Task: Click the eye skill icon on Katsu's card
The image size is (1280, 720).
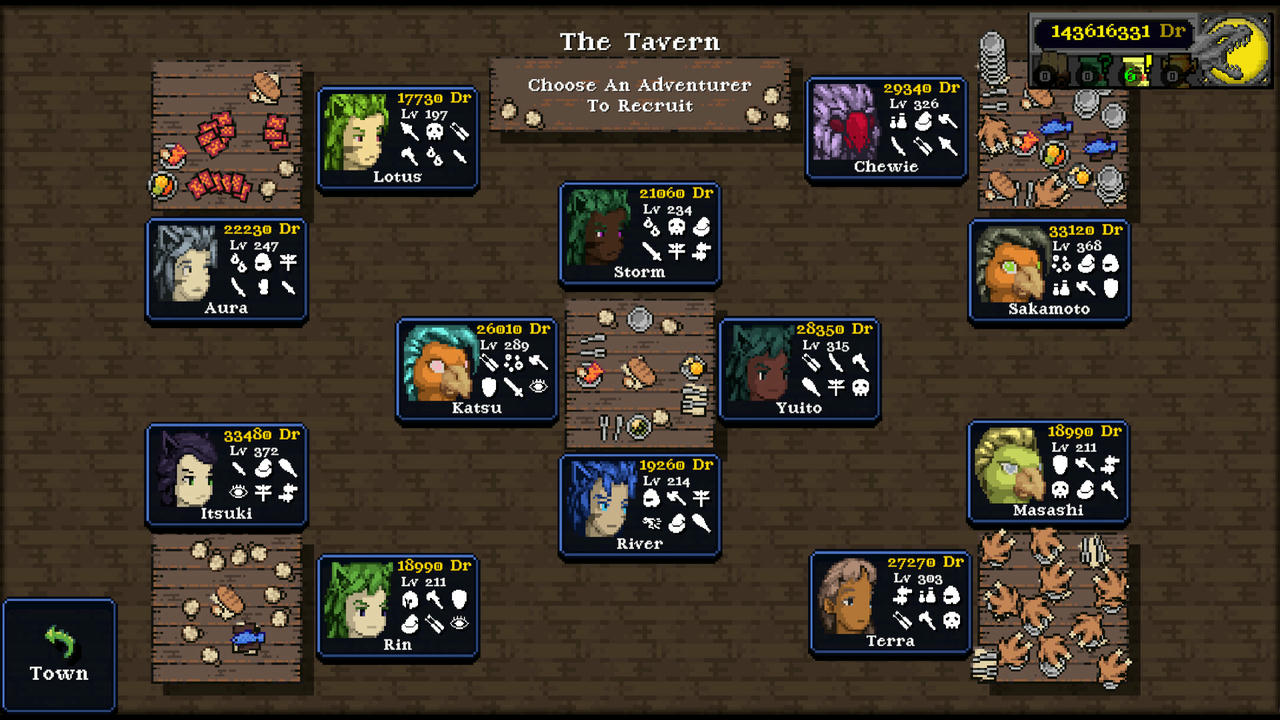Action: (x=539, y=386)
